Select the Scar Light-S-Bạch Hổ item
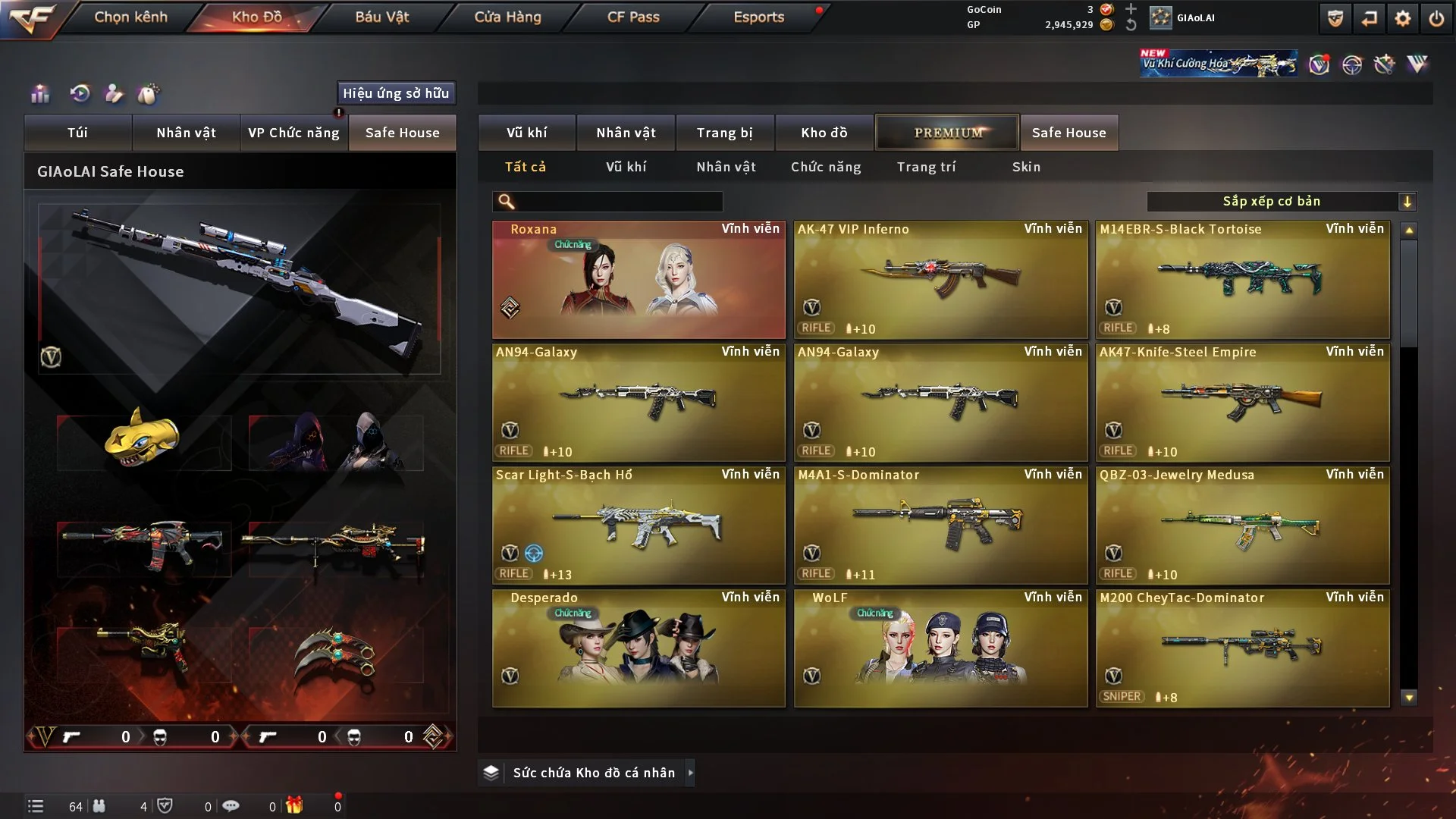Viewport: 1456px width, 819px height. [x=639, y=525]
